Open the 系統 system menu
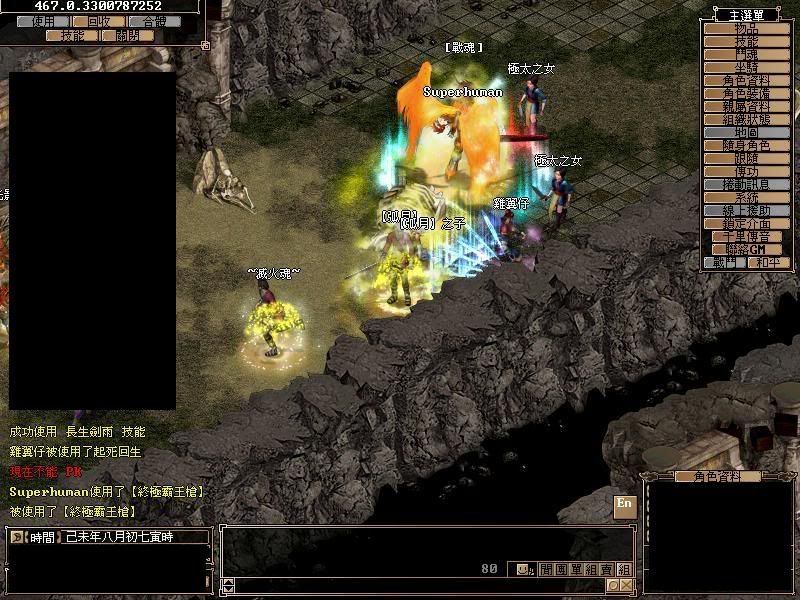 point(746,197)
